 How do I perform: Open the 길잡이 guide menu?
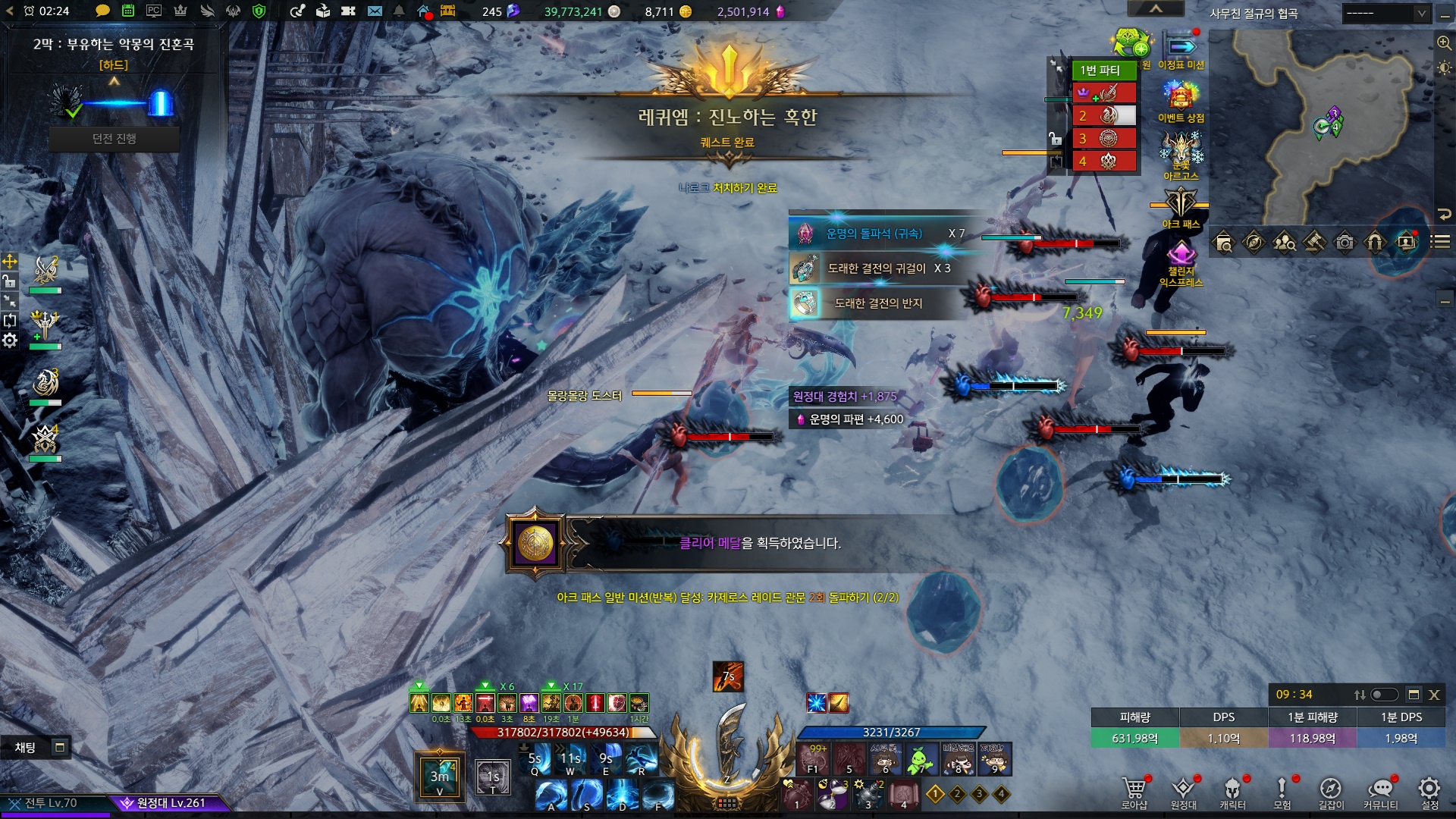1331,791
